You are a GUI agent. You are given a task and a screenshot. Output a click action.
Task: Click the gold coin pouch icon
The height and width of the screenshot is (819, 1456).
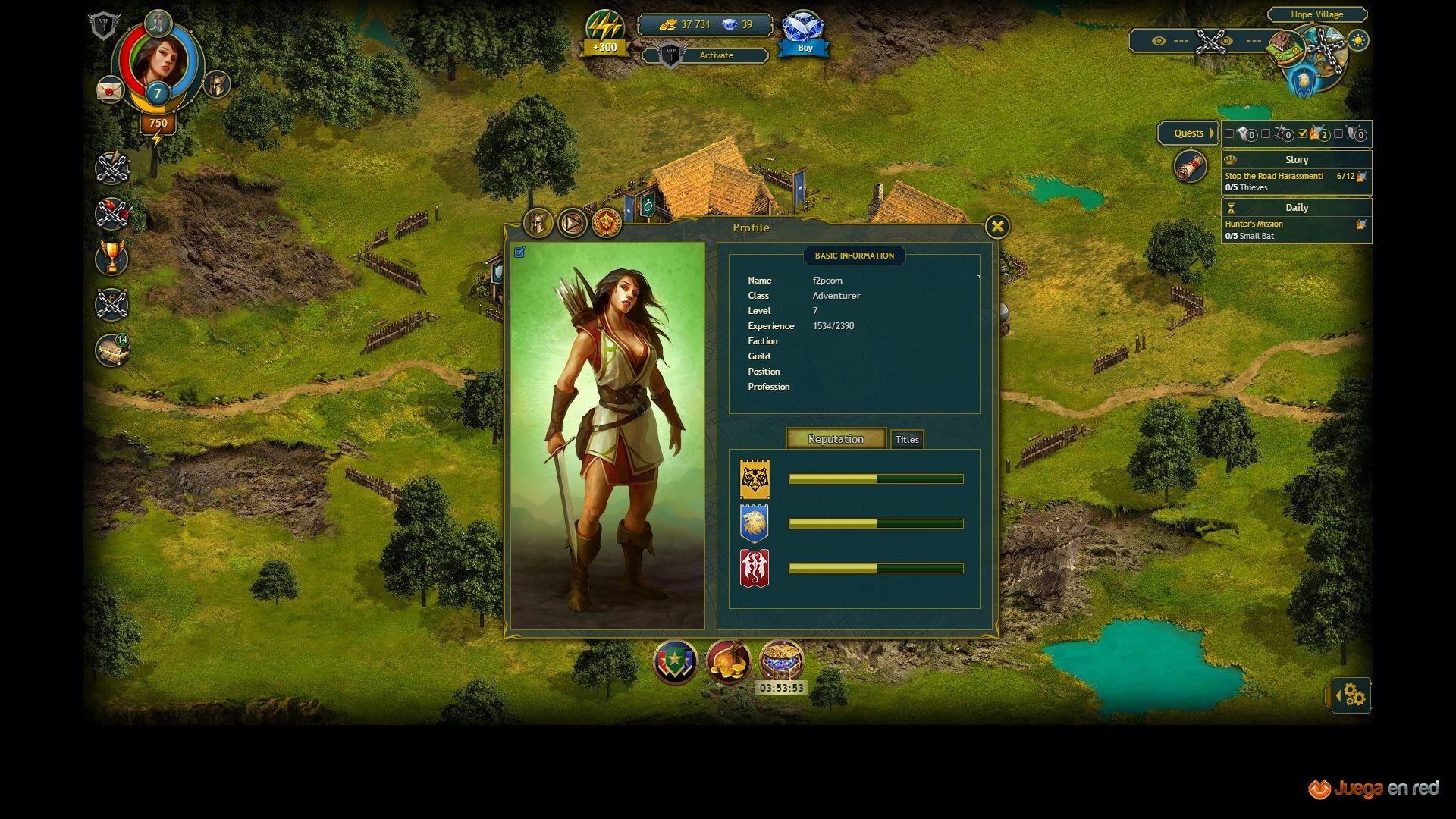[728, 662]
